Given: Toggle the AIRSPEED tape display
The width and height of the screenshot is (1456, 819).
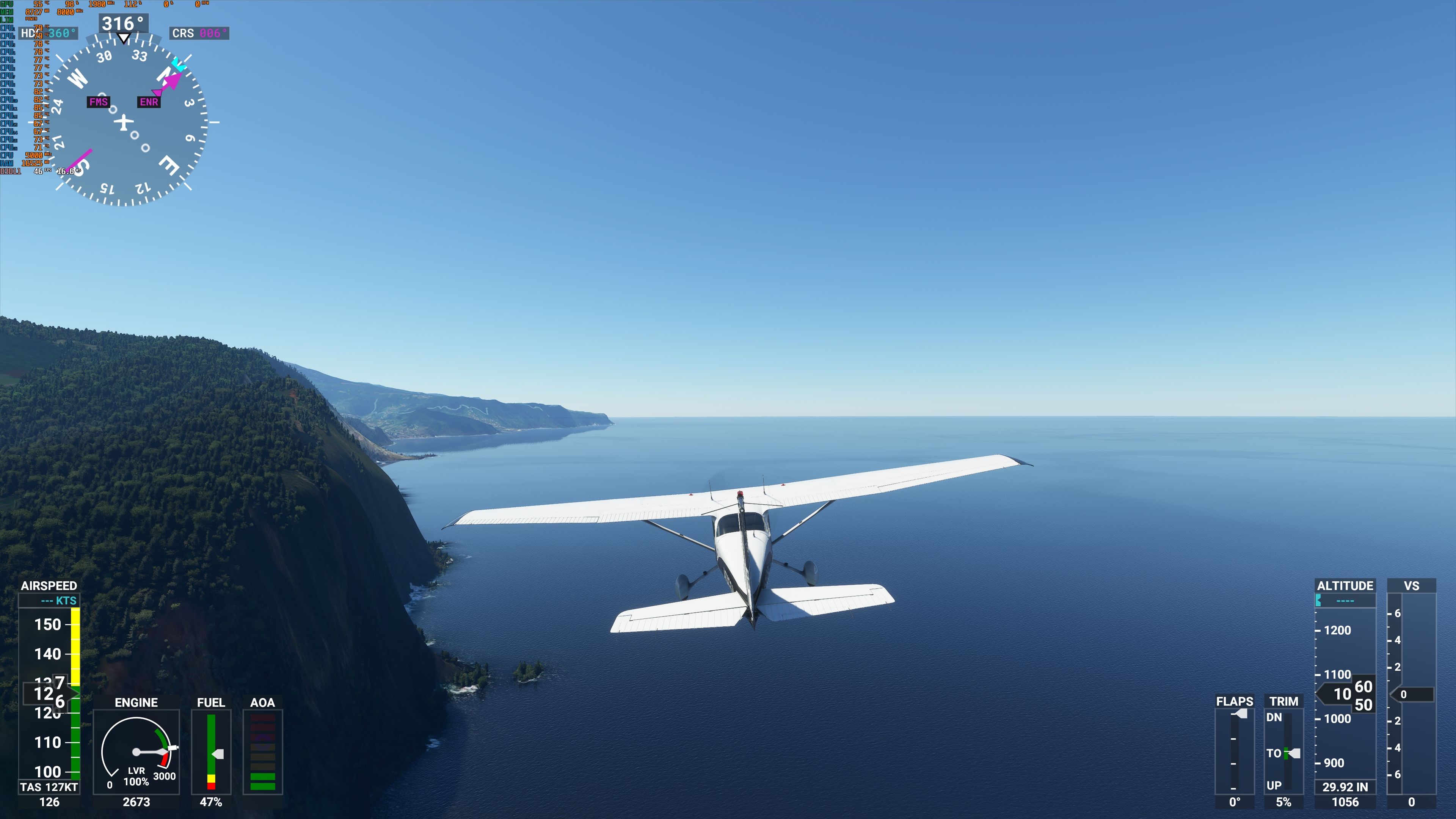Looking at the screenshot, I should [50, 586].
